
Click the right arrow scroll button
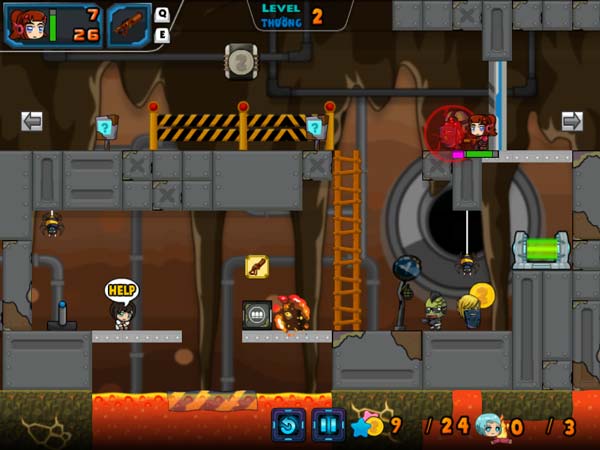tap(571, 121)
